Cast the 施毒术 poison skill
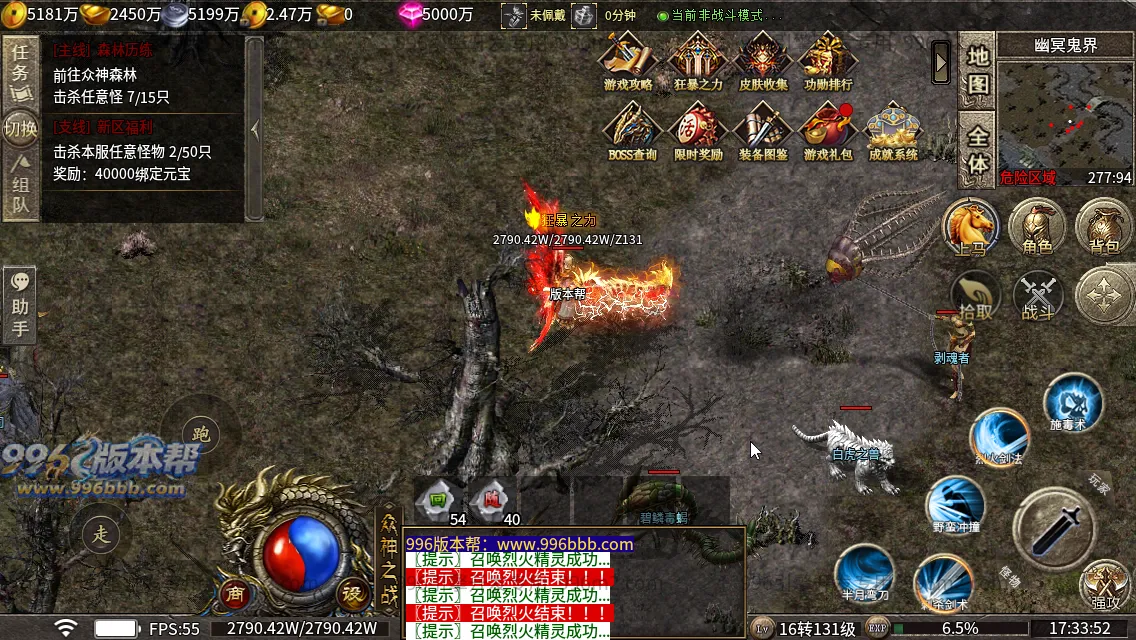 tap(1072, 405)
